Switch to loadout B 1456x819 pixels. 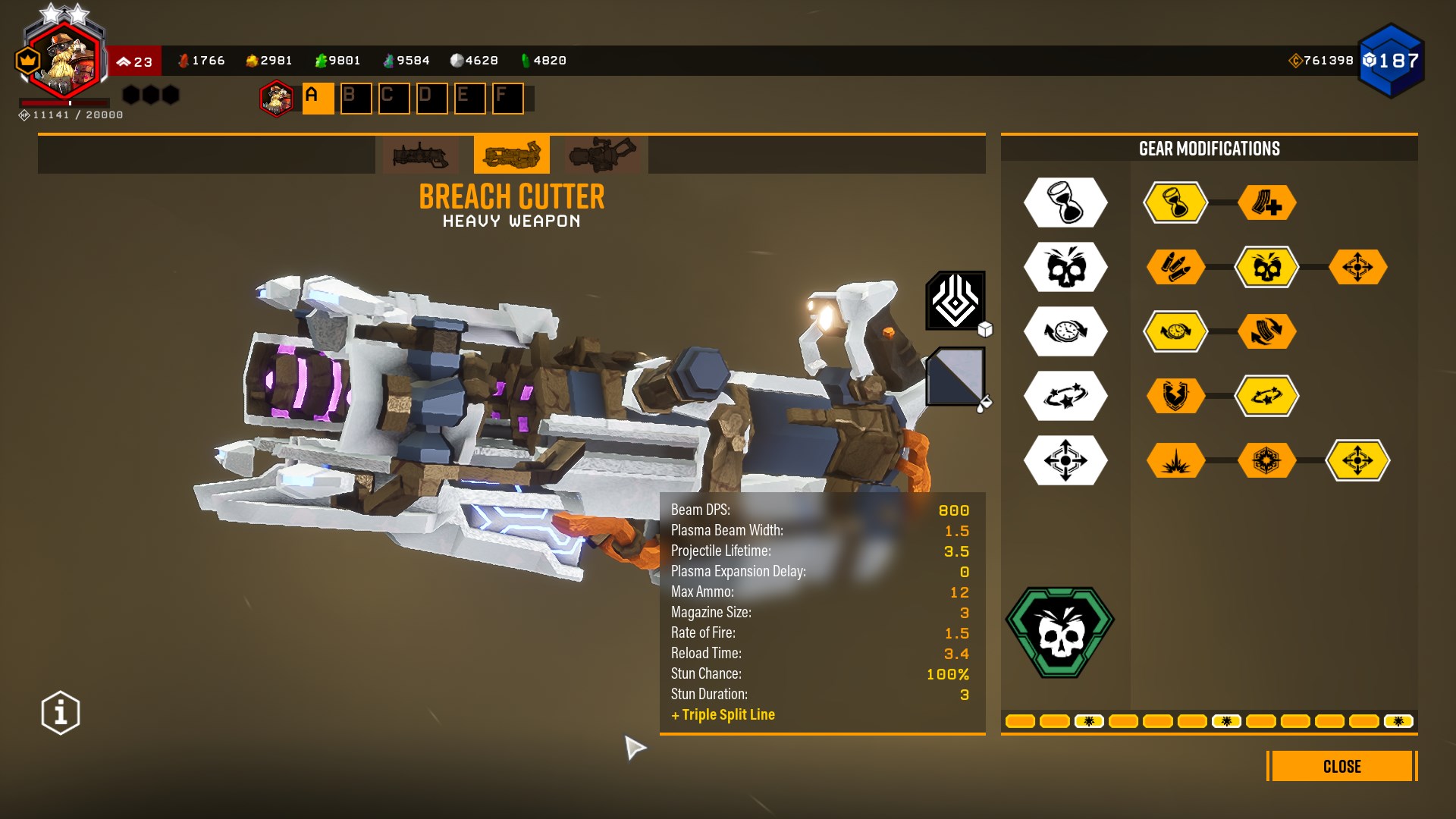click(356, 99)
